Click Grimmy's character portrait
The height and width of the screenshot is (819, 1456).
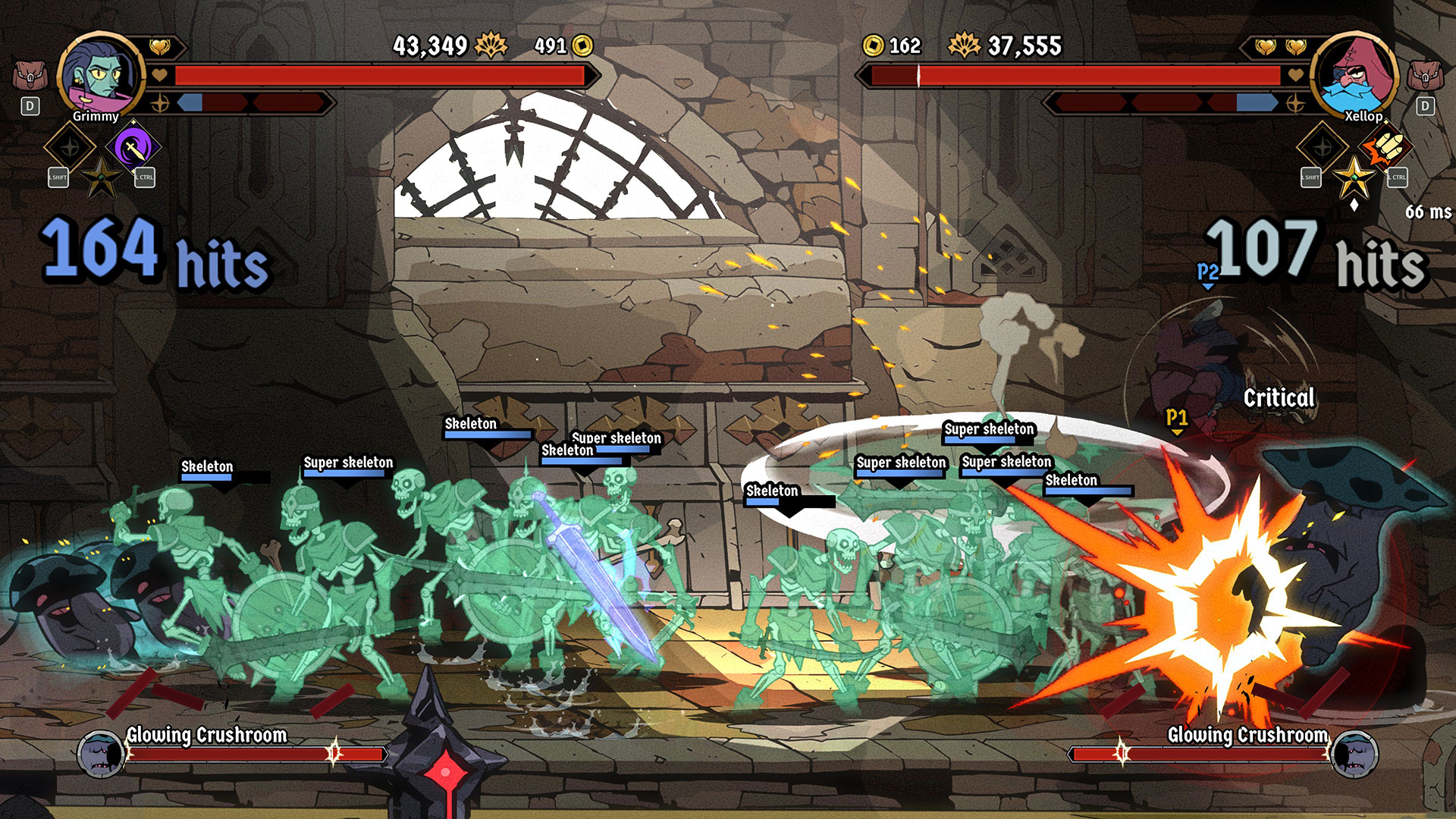coord(101,74)
